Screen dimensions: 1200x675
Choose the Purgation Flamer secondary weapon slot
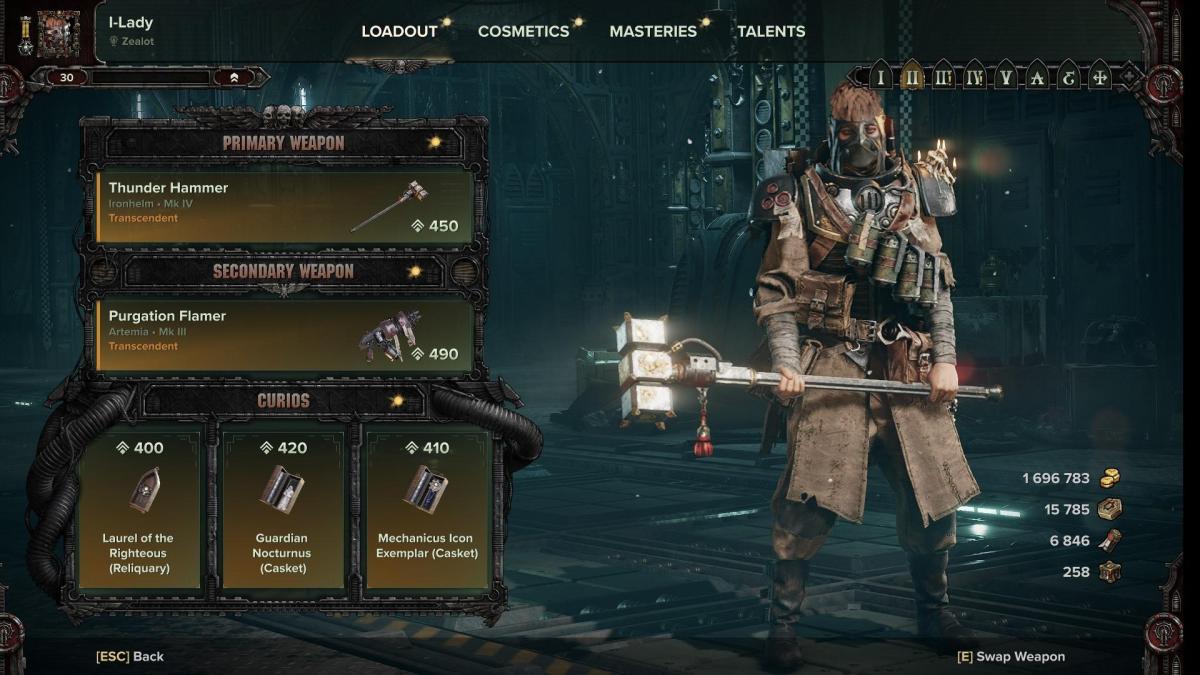point(284,335)
